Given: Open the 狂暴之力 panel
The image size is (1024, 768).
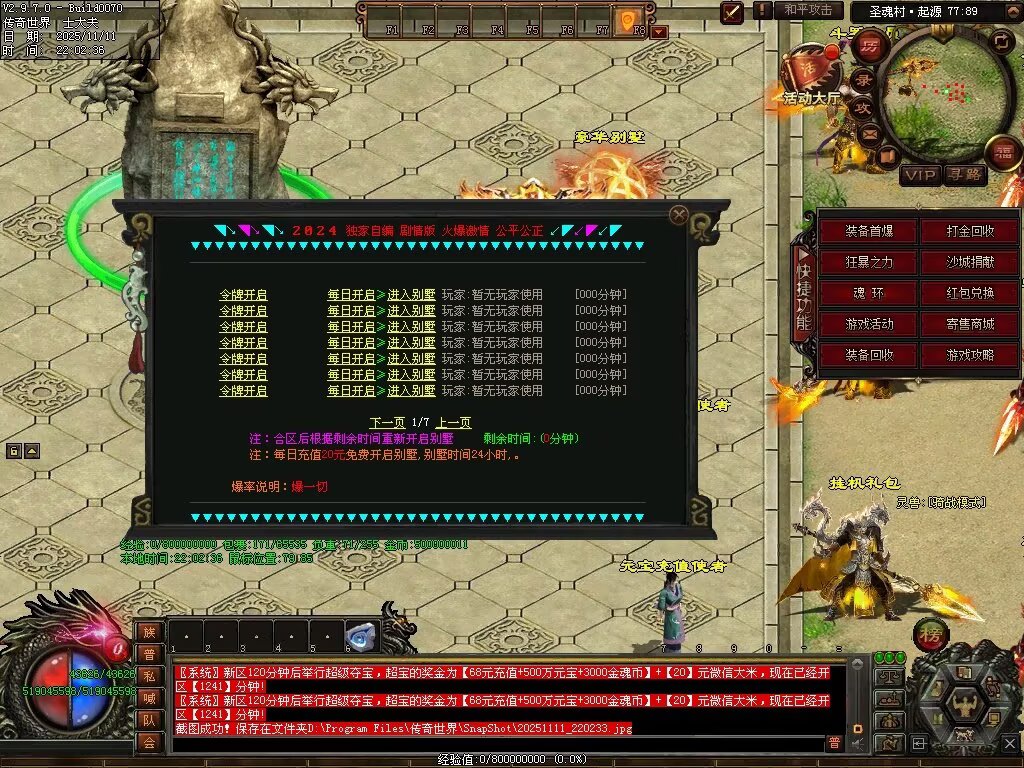Looking at the screenshot, I should click(868, 263).
